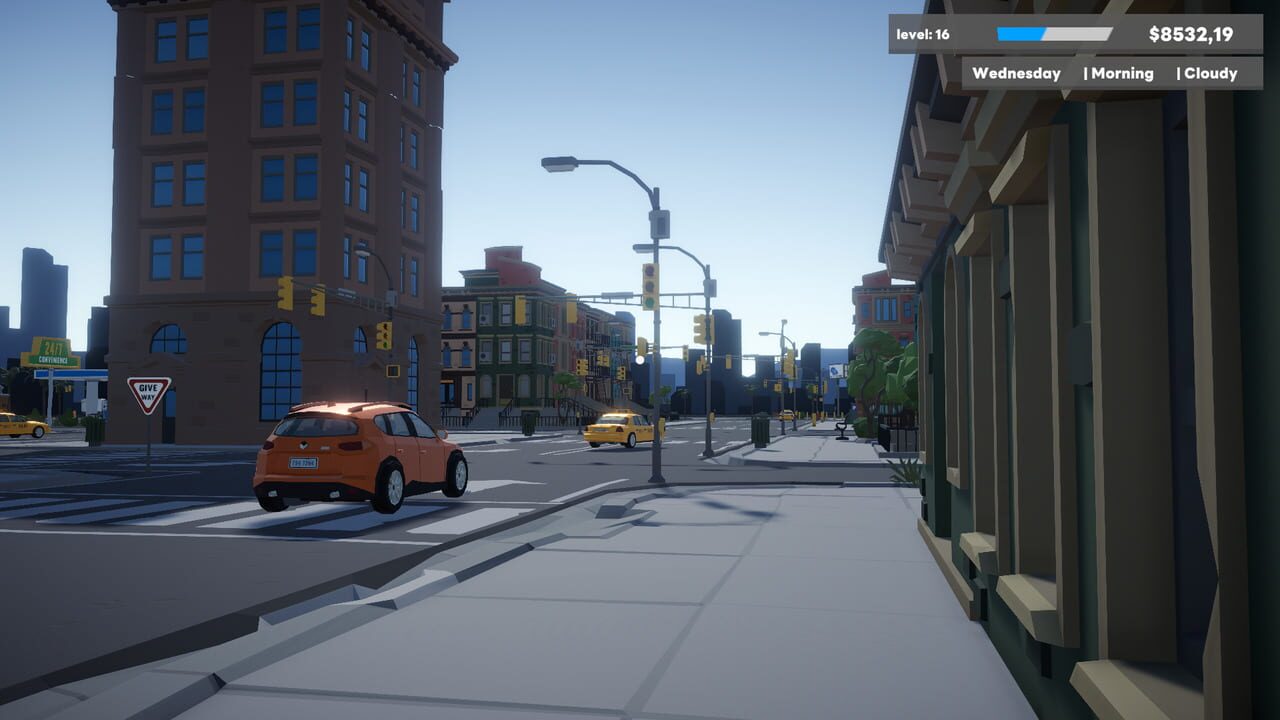Open the level 16 details panel
Screen dimensions: 1280x720
[925, 31]
